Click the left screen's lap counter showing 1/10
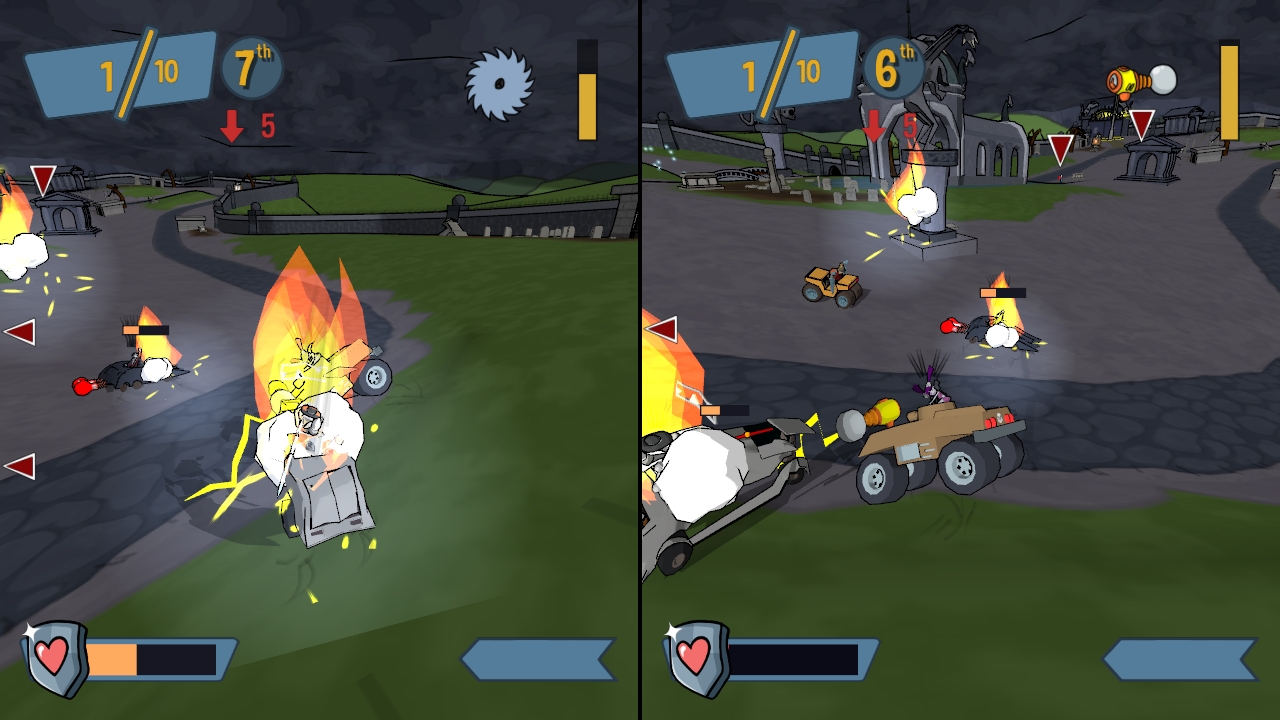The height and width of the screenshot is (720, 1280). coord(120,72)
